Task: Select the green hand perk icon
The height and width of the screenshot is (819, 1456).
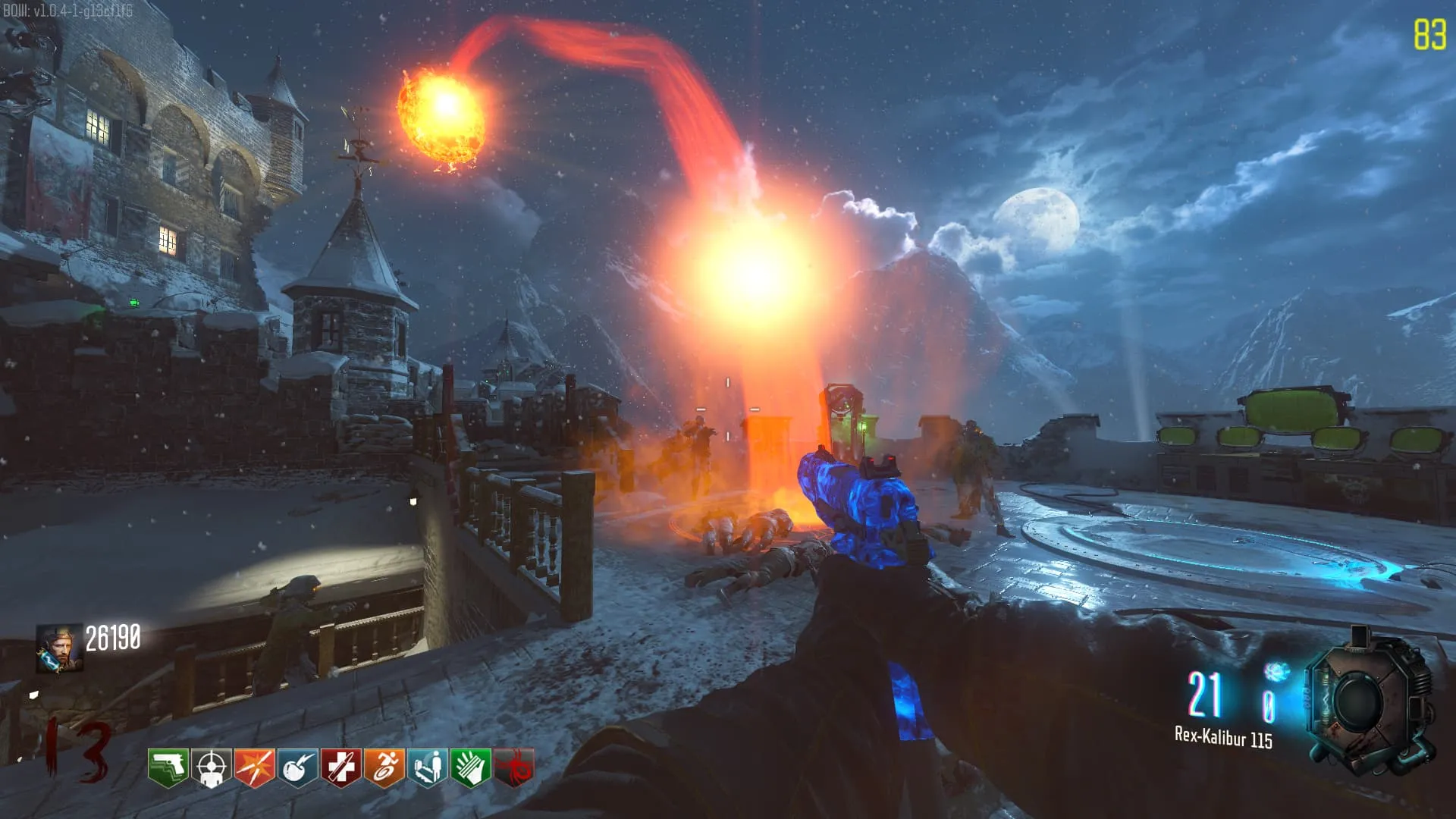Action: (470, 767)
